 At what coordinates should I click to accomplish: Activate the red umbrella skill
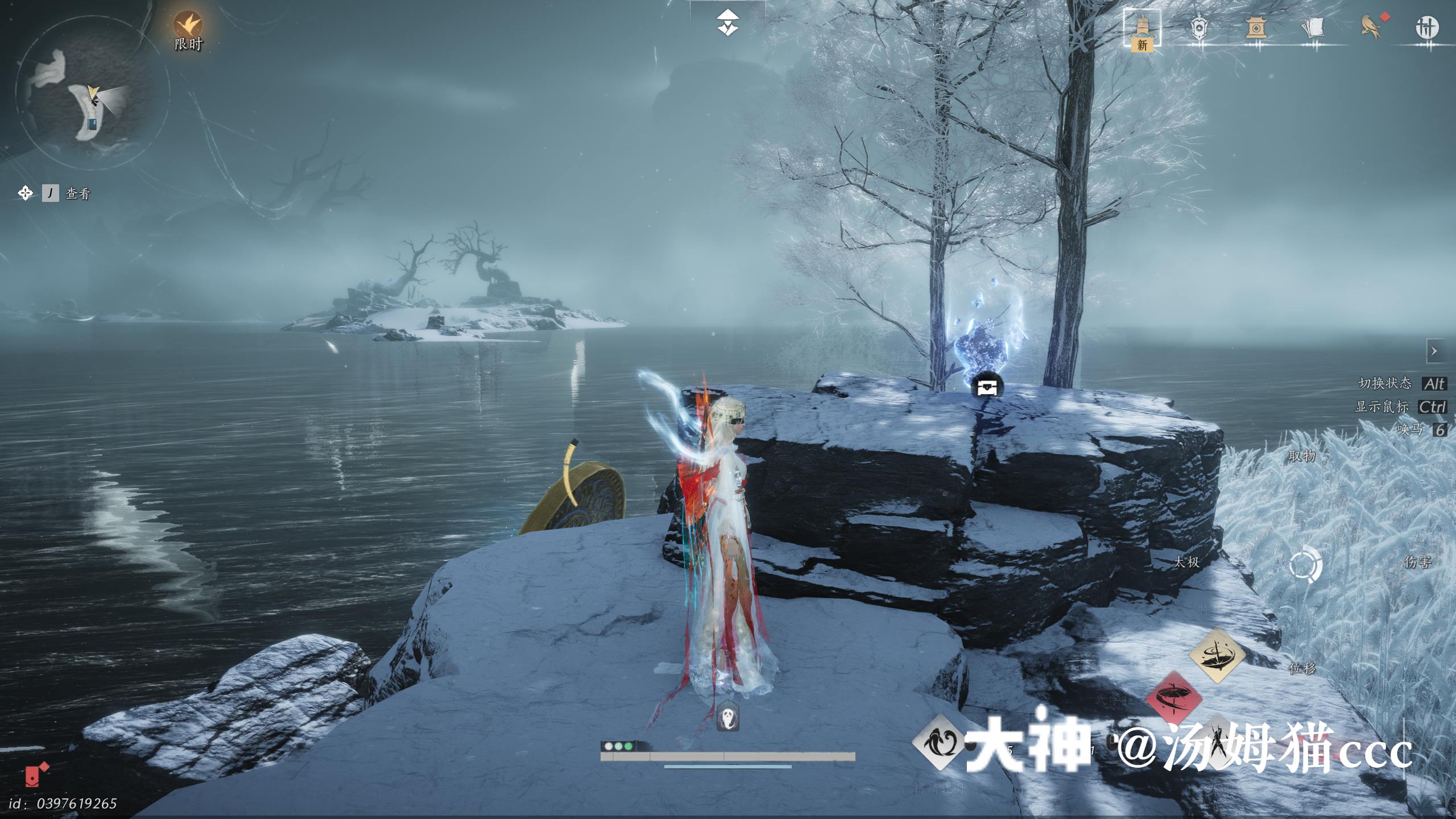click(x=1173, y=698)
